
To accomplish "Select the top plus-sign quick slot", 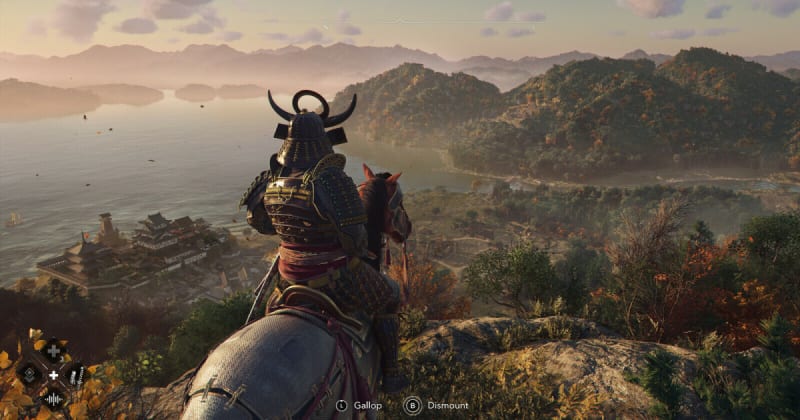I will (53, 350).
